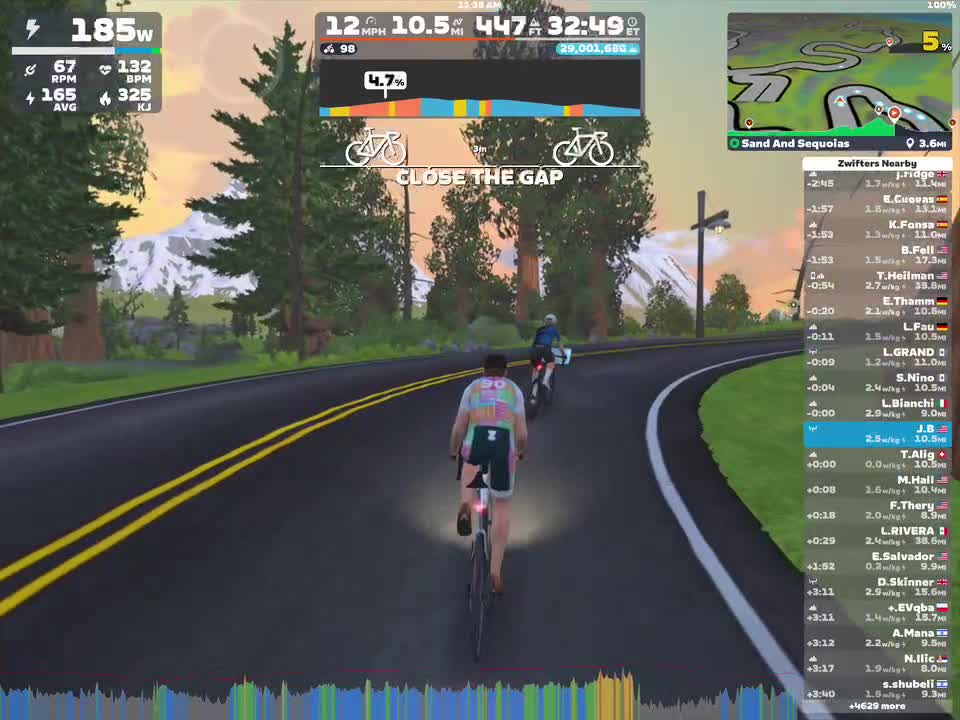960x720 pixels.
Task: Pick D.Skinner from the rider list
Action: [878, 587]
